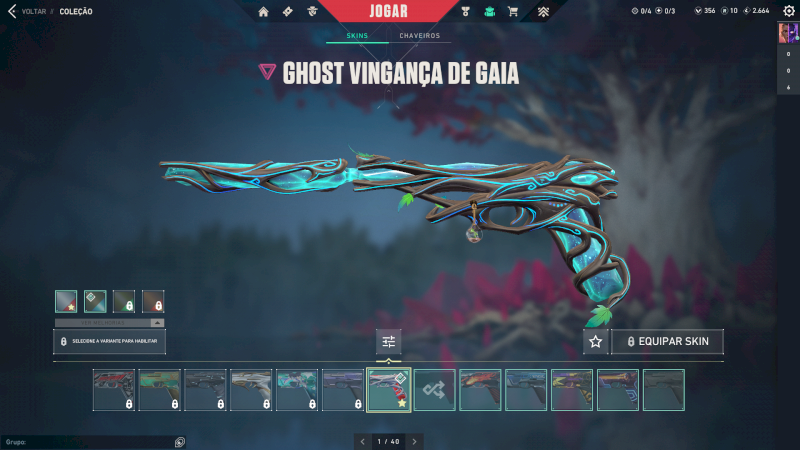Go to the next skin page arrow
The image size is (800, 450).
(415, 441)
